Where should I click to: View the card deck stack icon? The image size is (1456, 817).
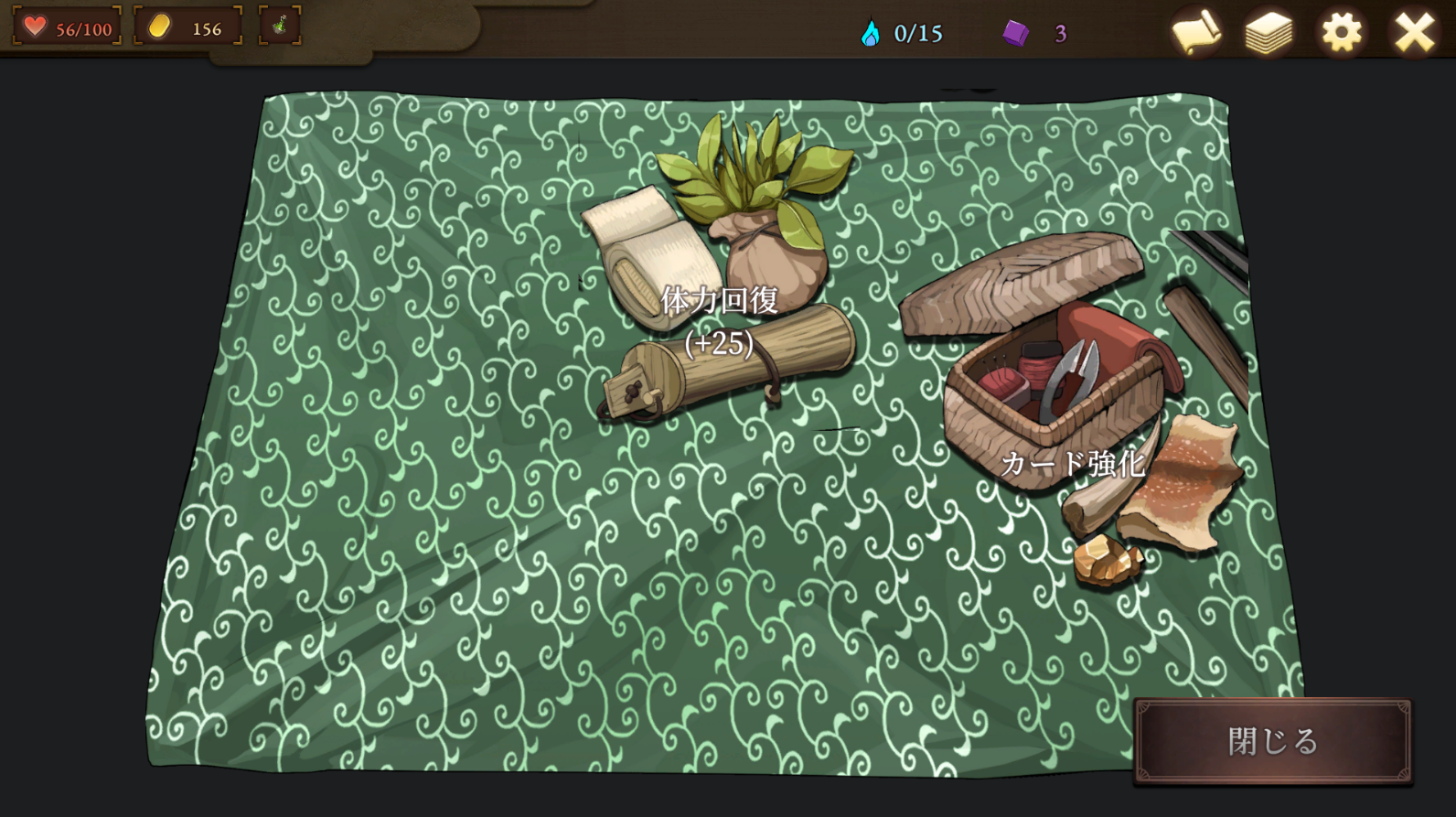[x=1269, y=34]
